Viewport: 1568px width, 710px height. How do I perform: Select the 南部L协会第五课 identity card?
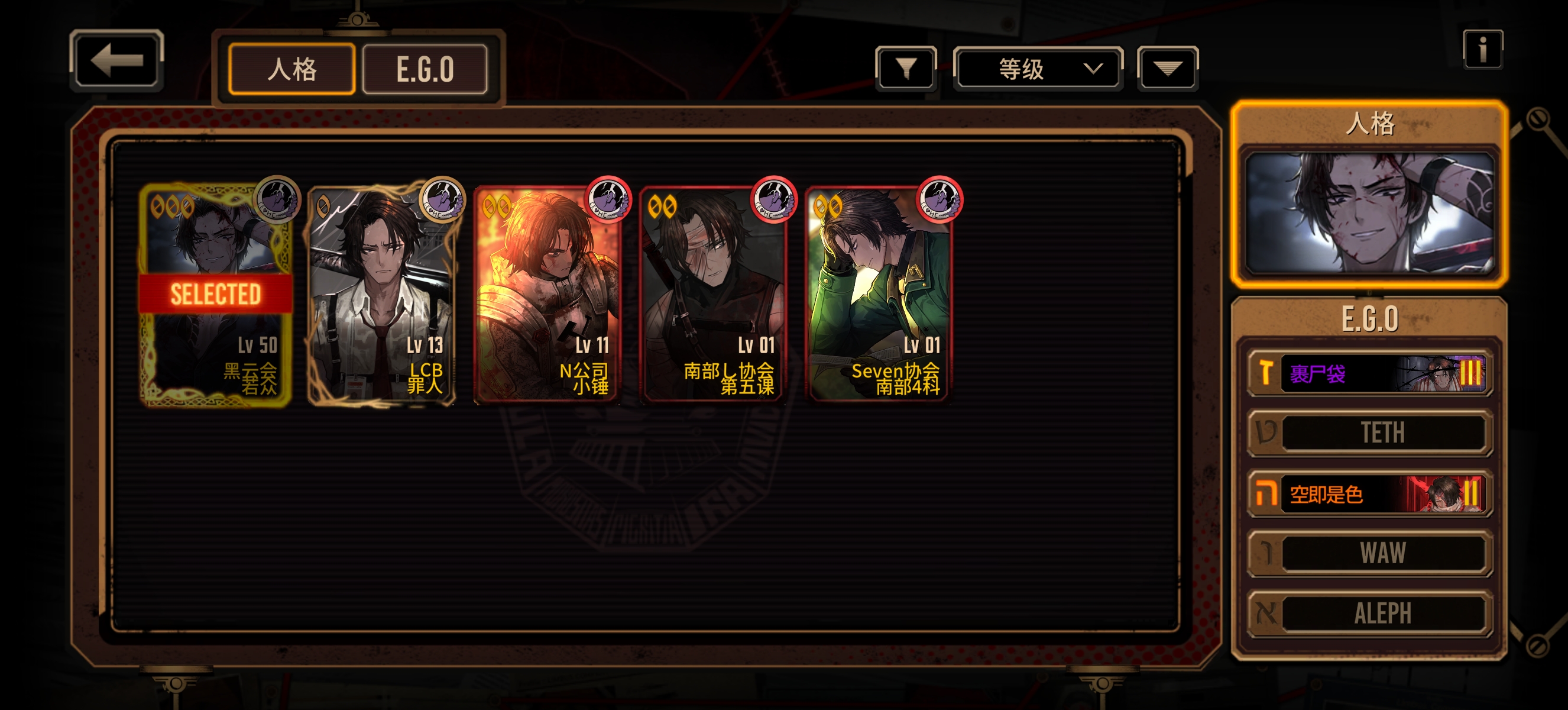coord(714,295)
